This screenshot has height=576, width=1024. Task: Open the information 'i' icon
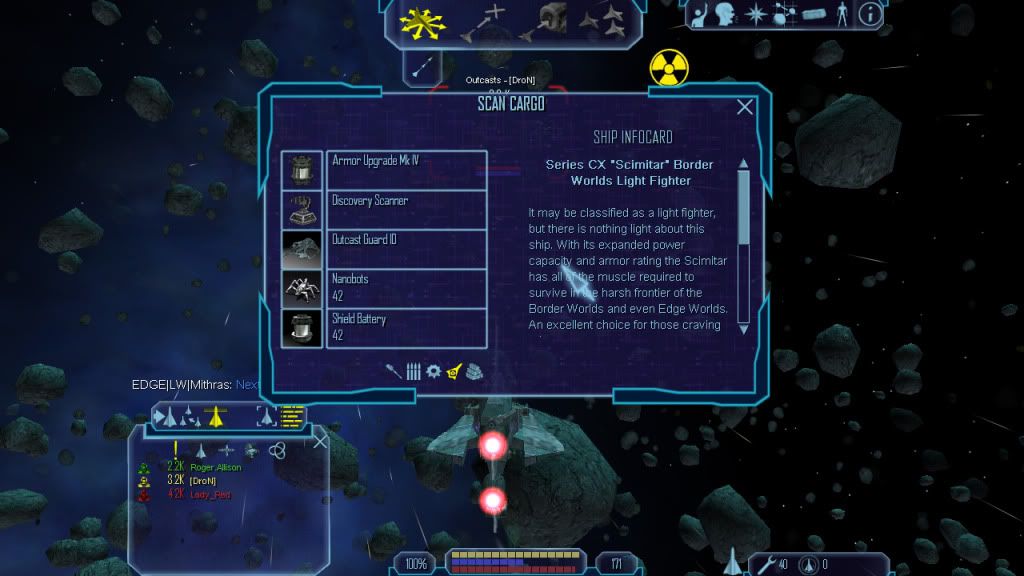(870, 14)
